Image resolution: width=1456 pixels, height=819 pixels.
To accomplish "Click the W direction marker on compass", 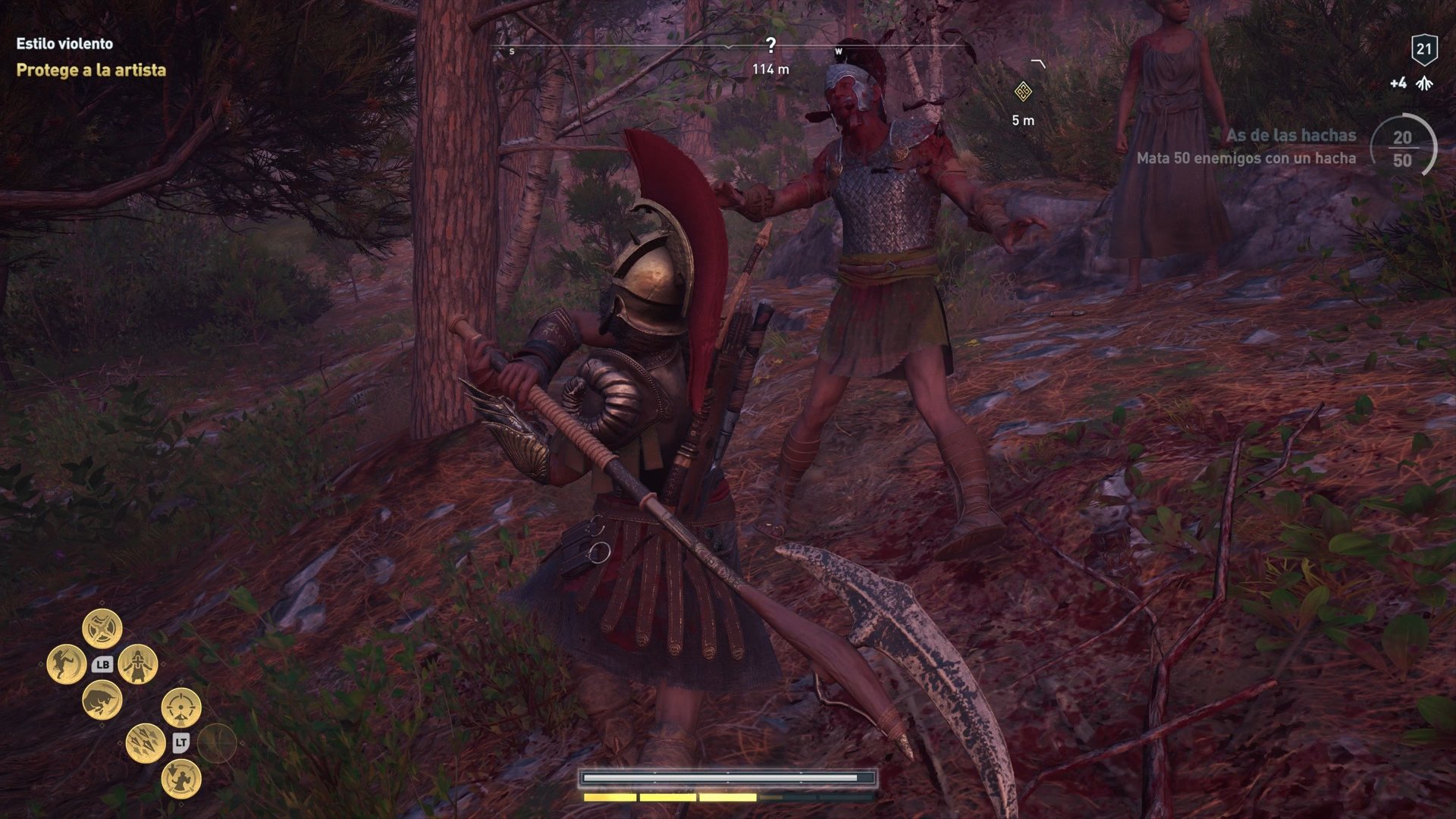I will click(838, 52).
